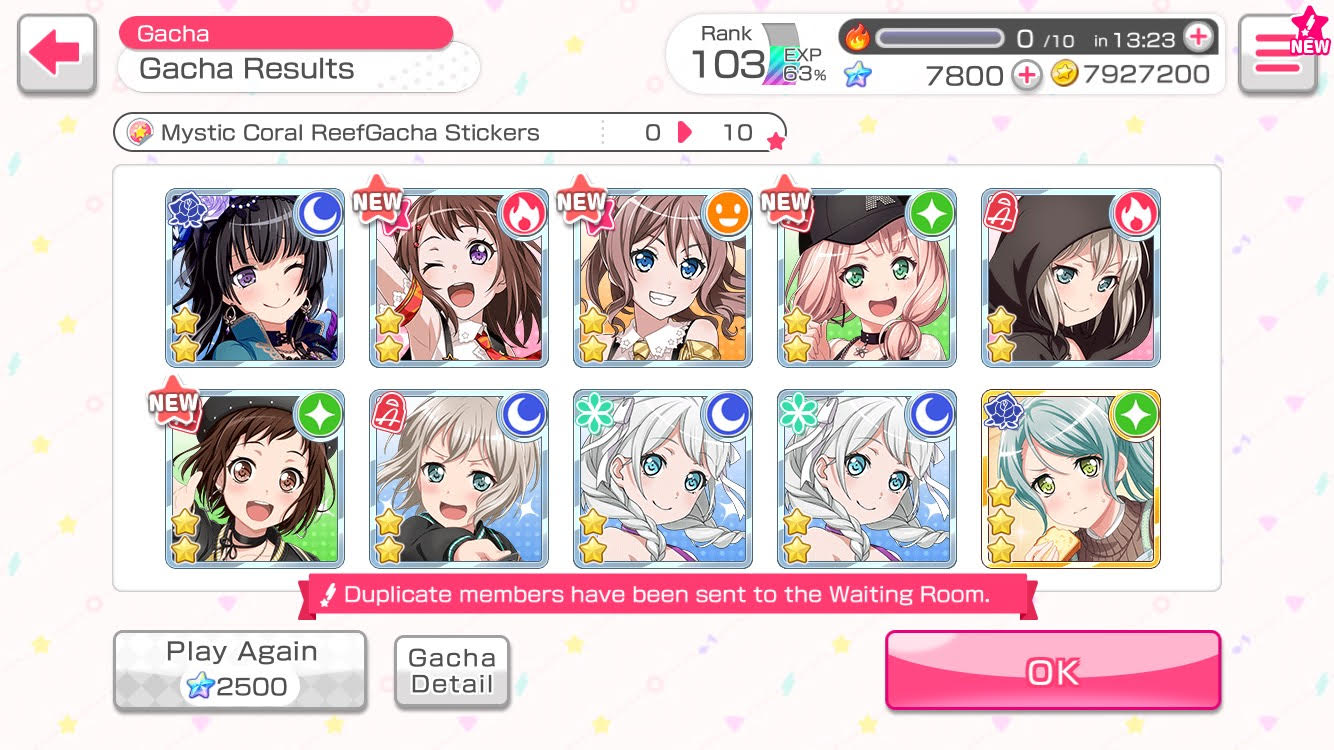Image resolution: width=1334 pixels, height=750 pixels.
Task: Play Again for 2500 stars
Action: (x=240, y=670)
